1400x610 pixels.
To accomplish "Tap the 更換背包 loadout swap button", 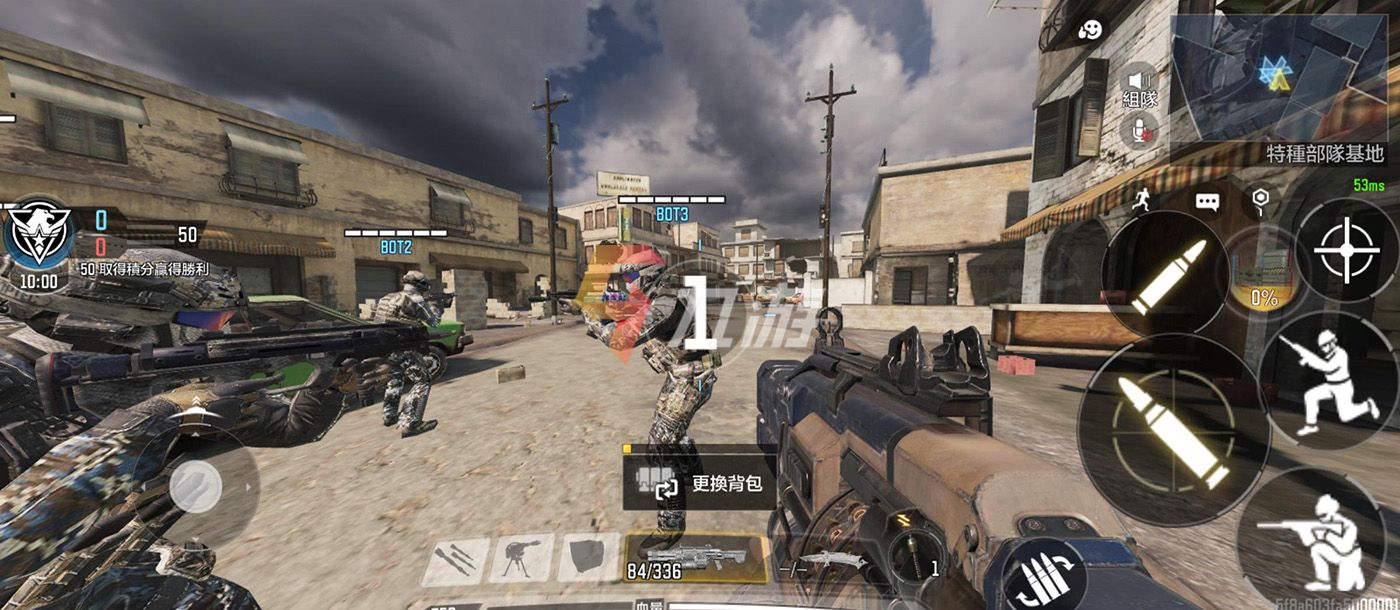I will click(x=698, y=485).
